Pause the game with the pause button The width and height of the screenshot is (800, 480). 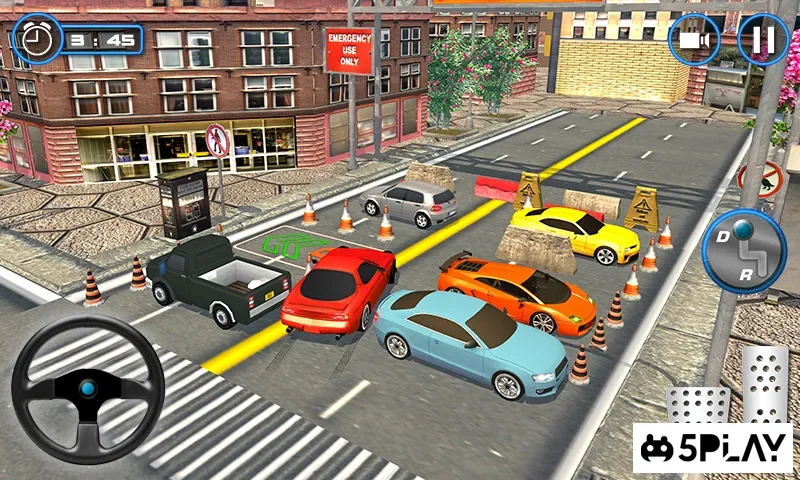pos(763,40)
